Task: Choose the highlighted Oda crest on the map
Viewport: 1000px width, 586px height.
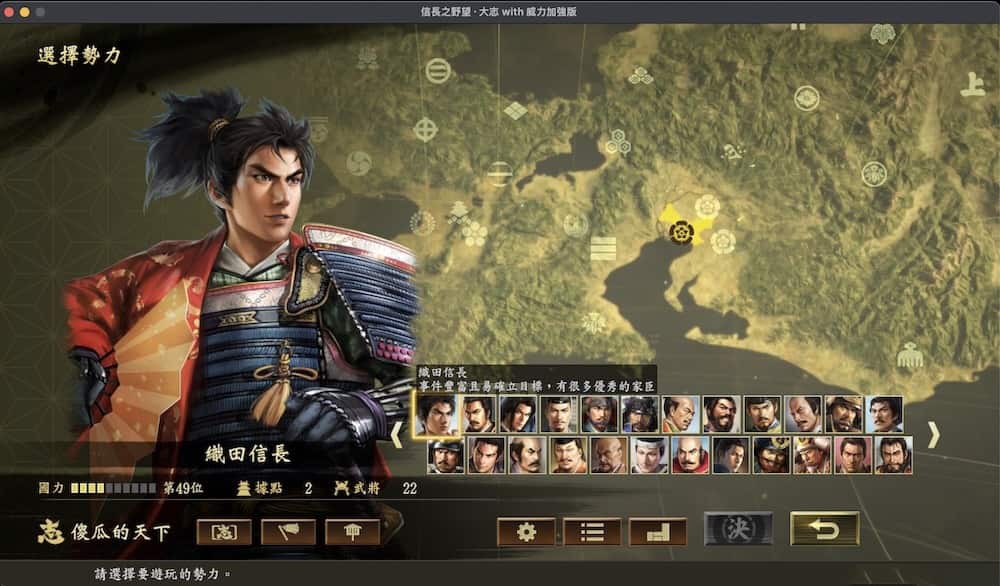Action: [x=682, y=232]
